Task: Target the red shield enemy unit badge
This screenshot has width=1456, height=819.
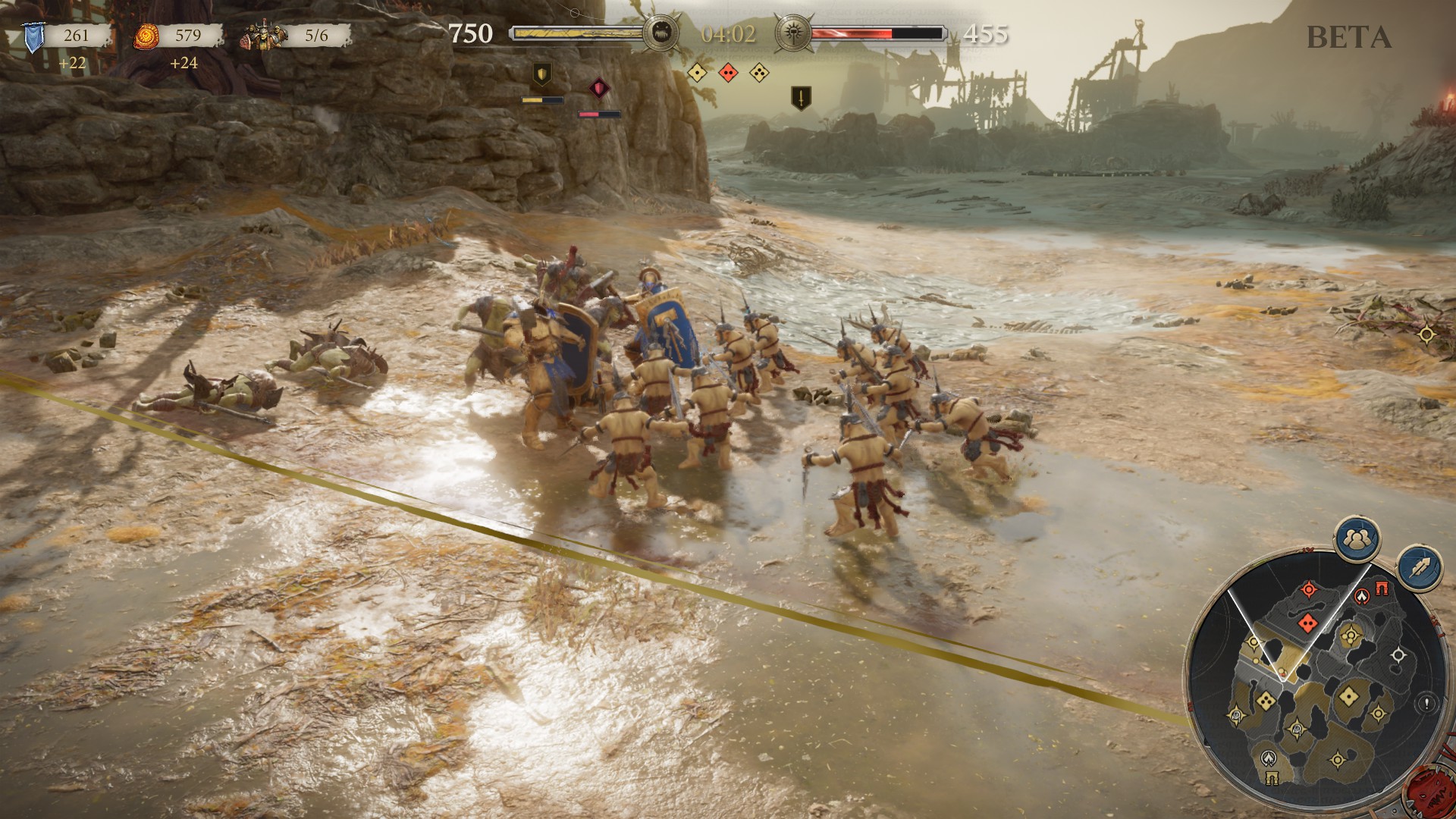Action: (599, 88)
